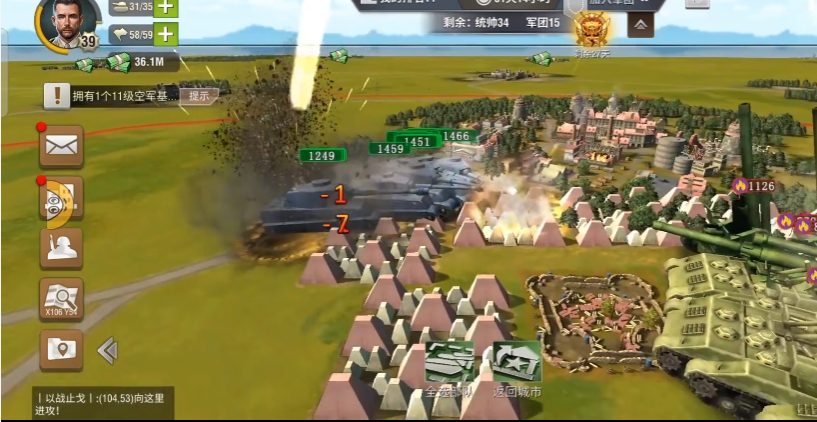Return to city with the 返回城市 button
The height and width of the screenshot is (422, 817).
517,368
